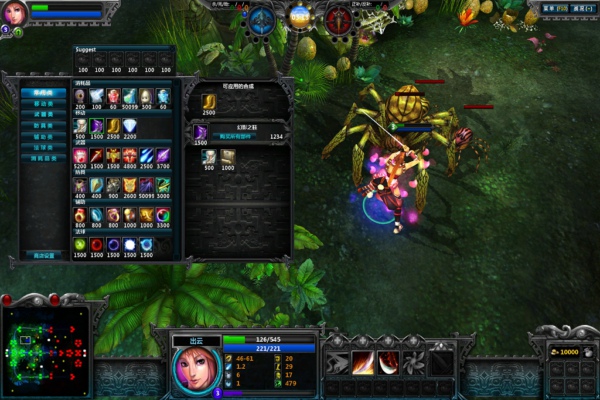Activate the orange flame slash ability

tap(363, 362)
